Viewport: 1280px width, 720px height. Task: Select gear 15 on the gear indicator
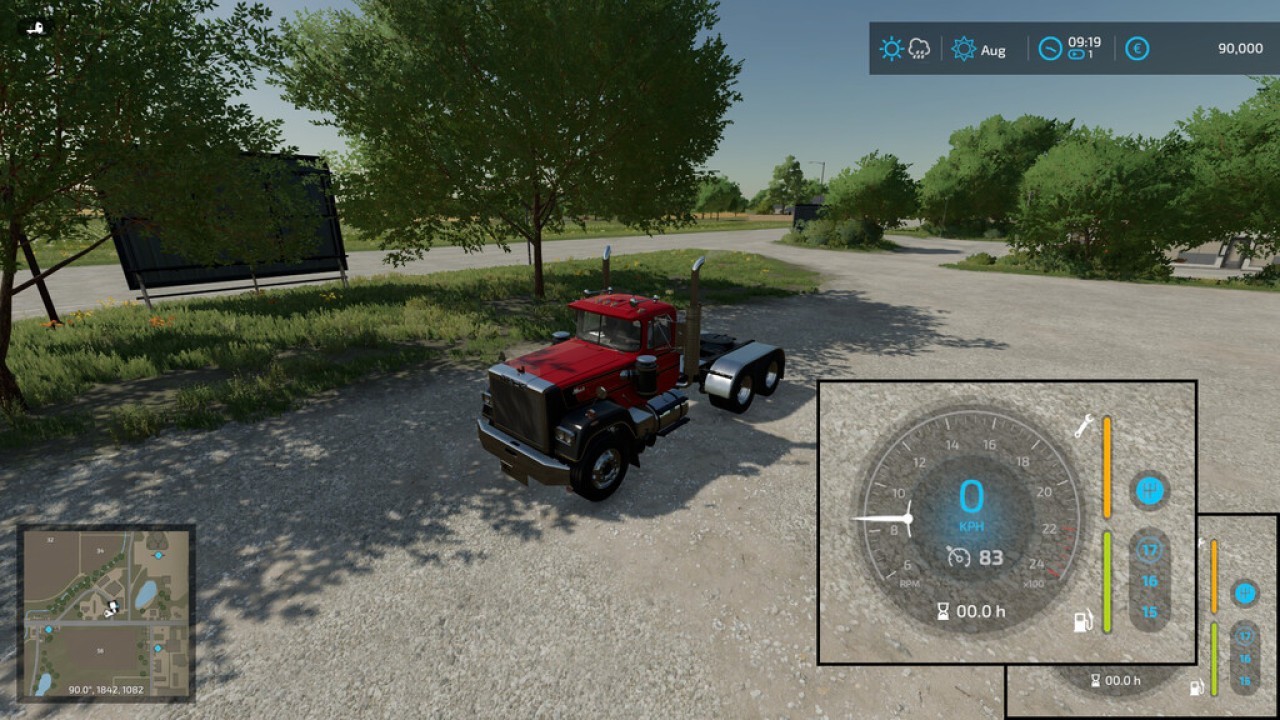[x=1151, y=612]
